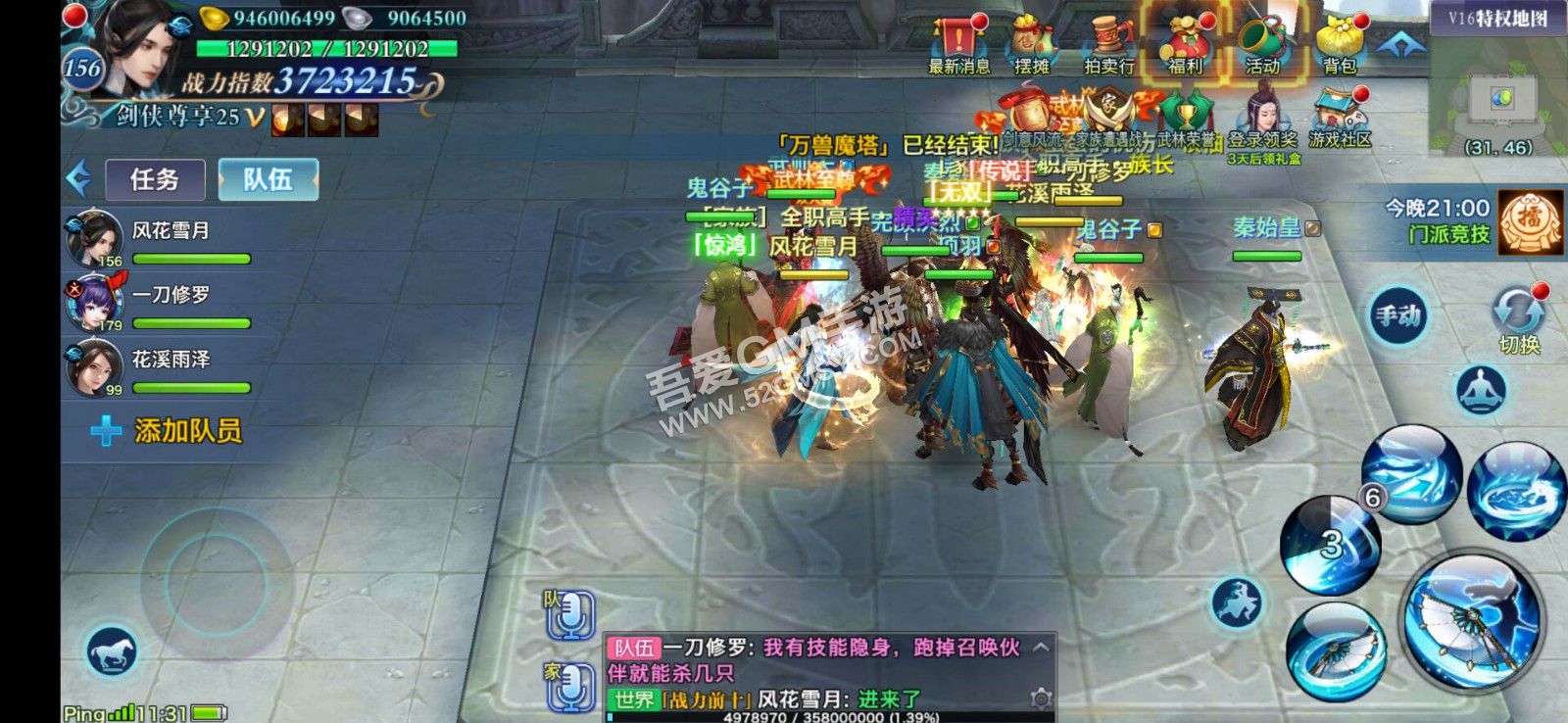
Task: Select the 队伍 tab
Action: coord(267,179)
